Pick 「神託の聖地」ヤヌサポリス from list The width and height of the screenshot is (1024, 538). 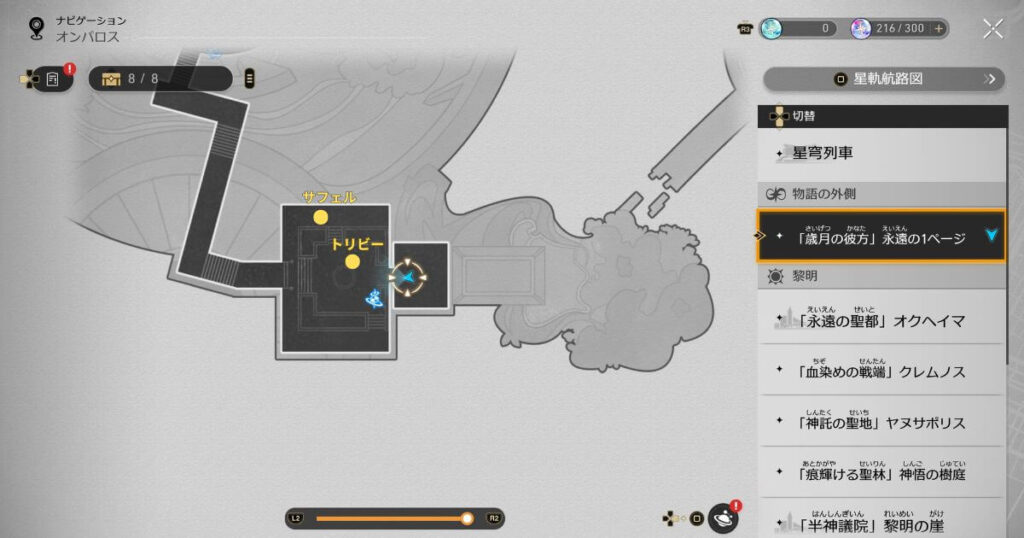pyautogui.click(x=880, y=422)
